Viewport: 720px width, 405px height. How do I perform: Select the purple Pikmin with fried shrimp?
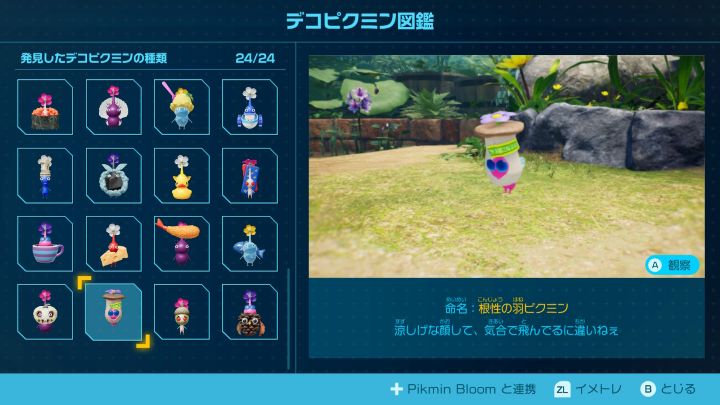(x=181, y=244)
